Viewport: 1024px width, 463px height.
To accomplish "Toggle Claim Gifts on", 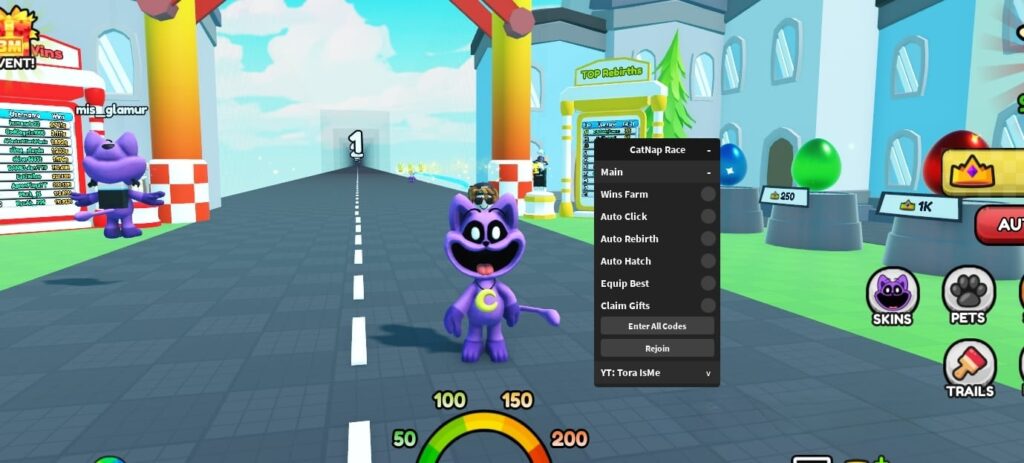I will pyautogui.click(x=707, y=305).
